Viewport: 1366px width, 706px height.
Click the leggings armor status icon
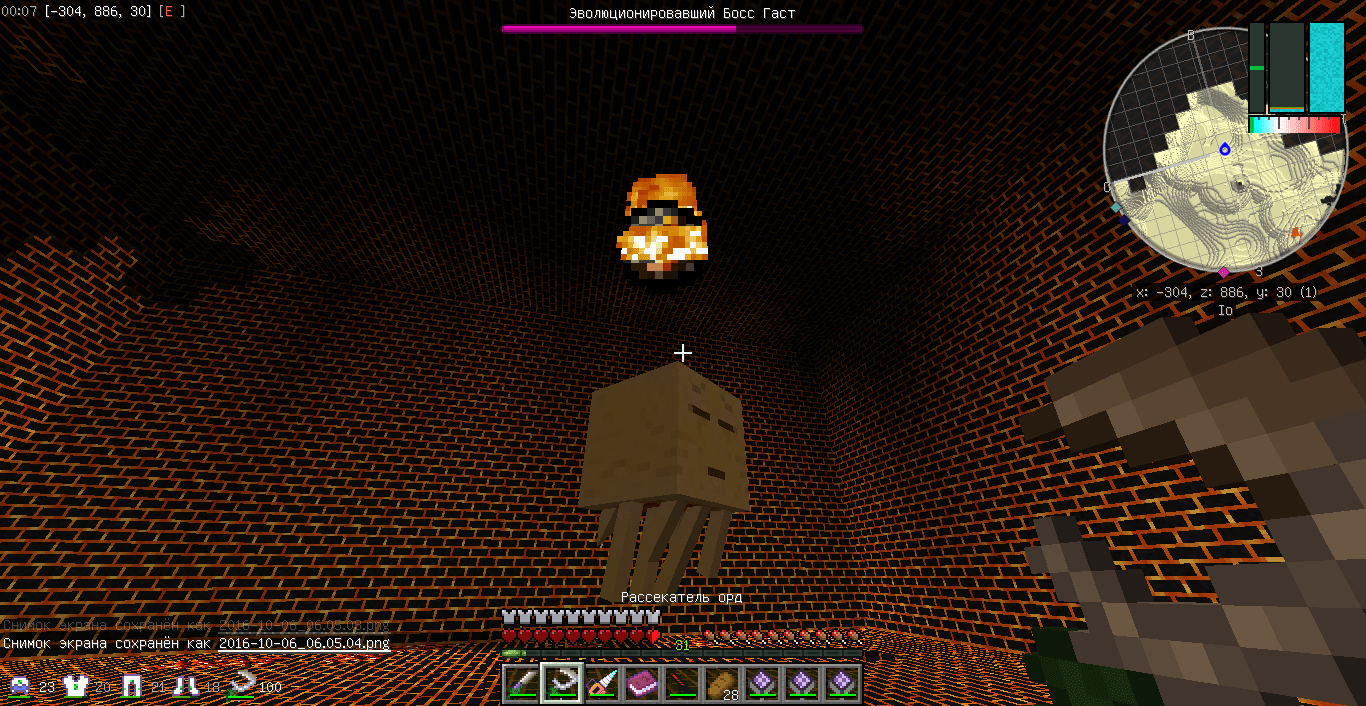132,686
